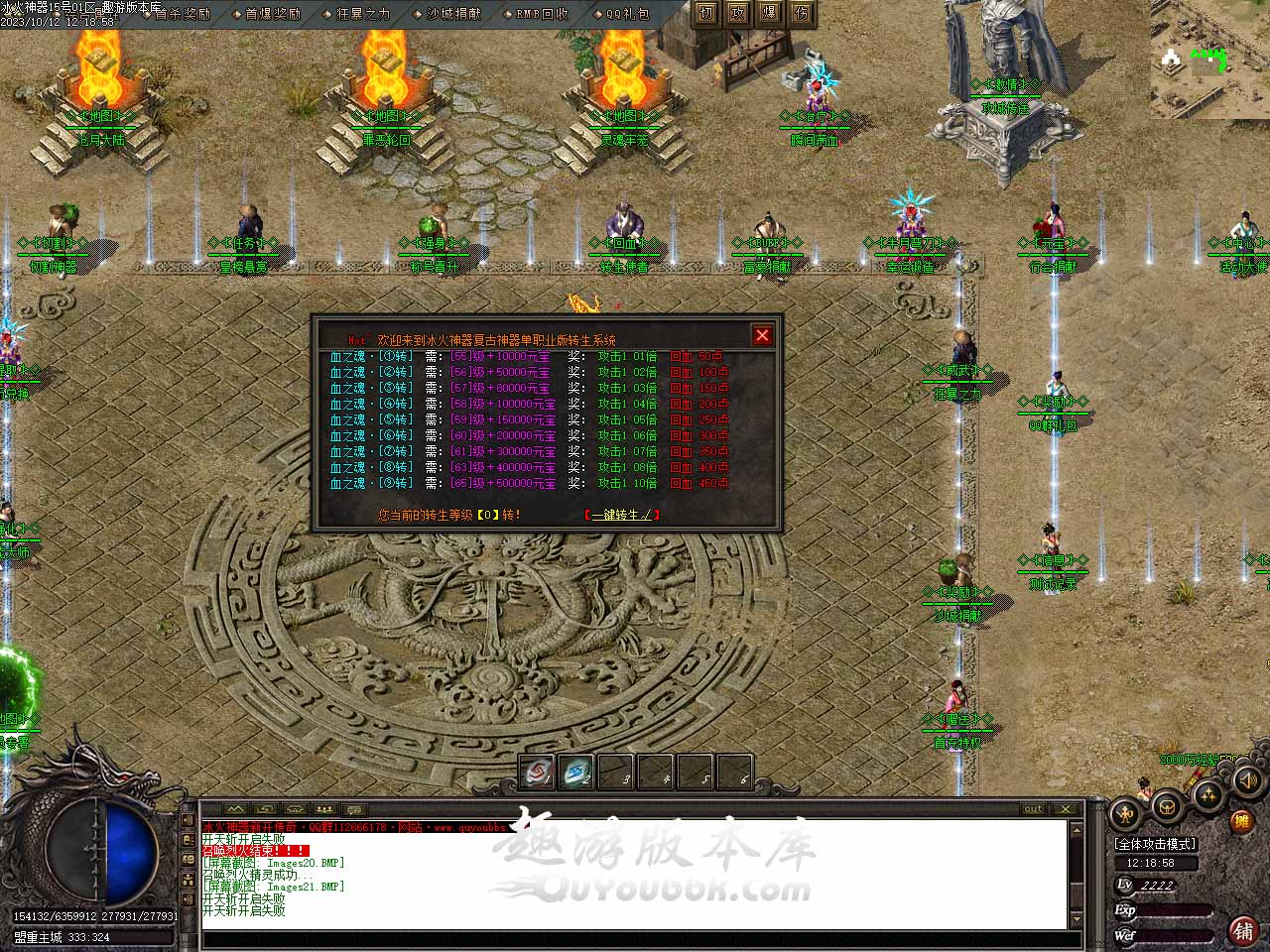Screen dimensions: 1270x952
Task: Close the chat log panel
Action: (x=1065, y=809)
